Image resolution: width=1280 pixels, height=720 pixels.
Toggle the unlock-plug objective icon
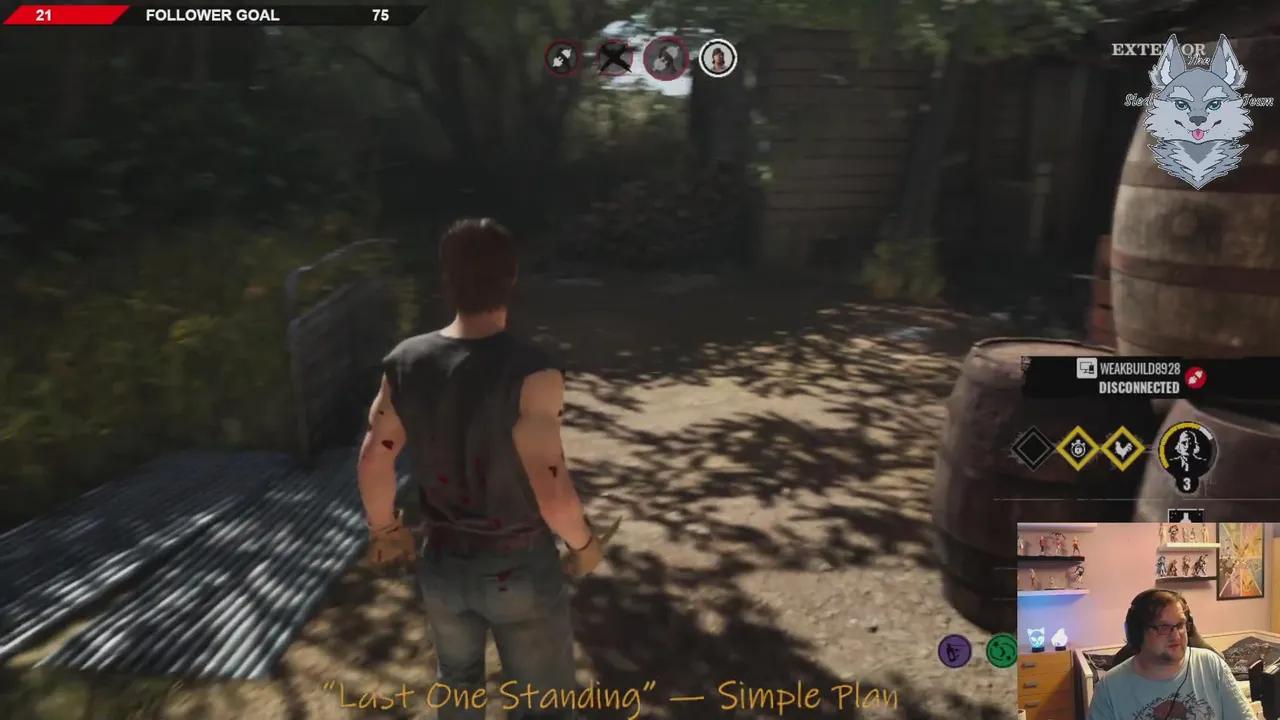pos(562,57)
